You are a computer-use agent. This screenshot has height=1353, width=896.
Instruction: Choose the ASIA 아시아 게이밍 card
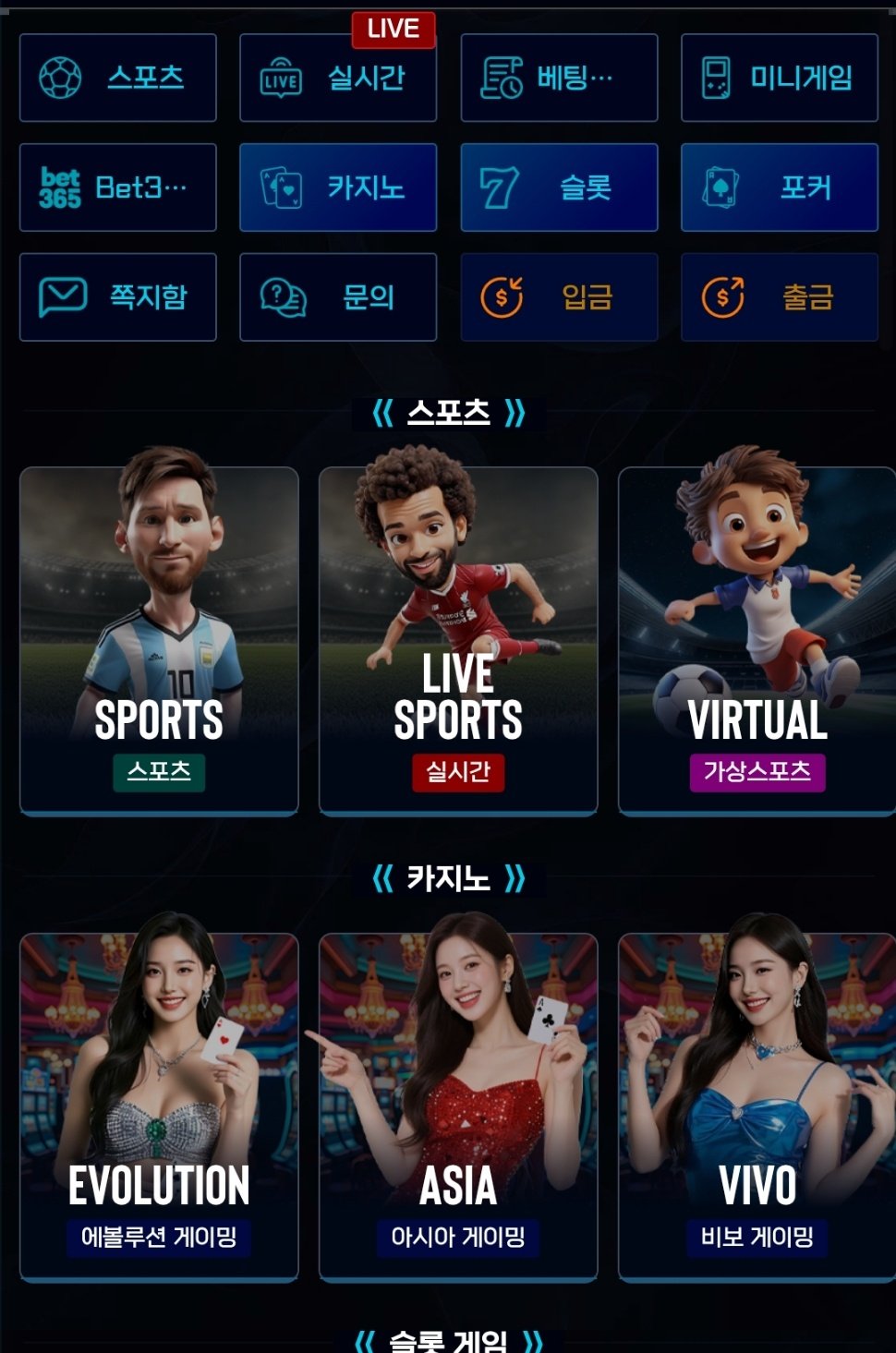coord(458,1106)
